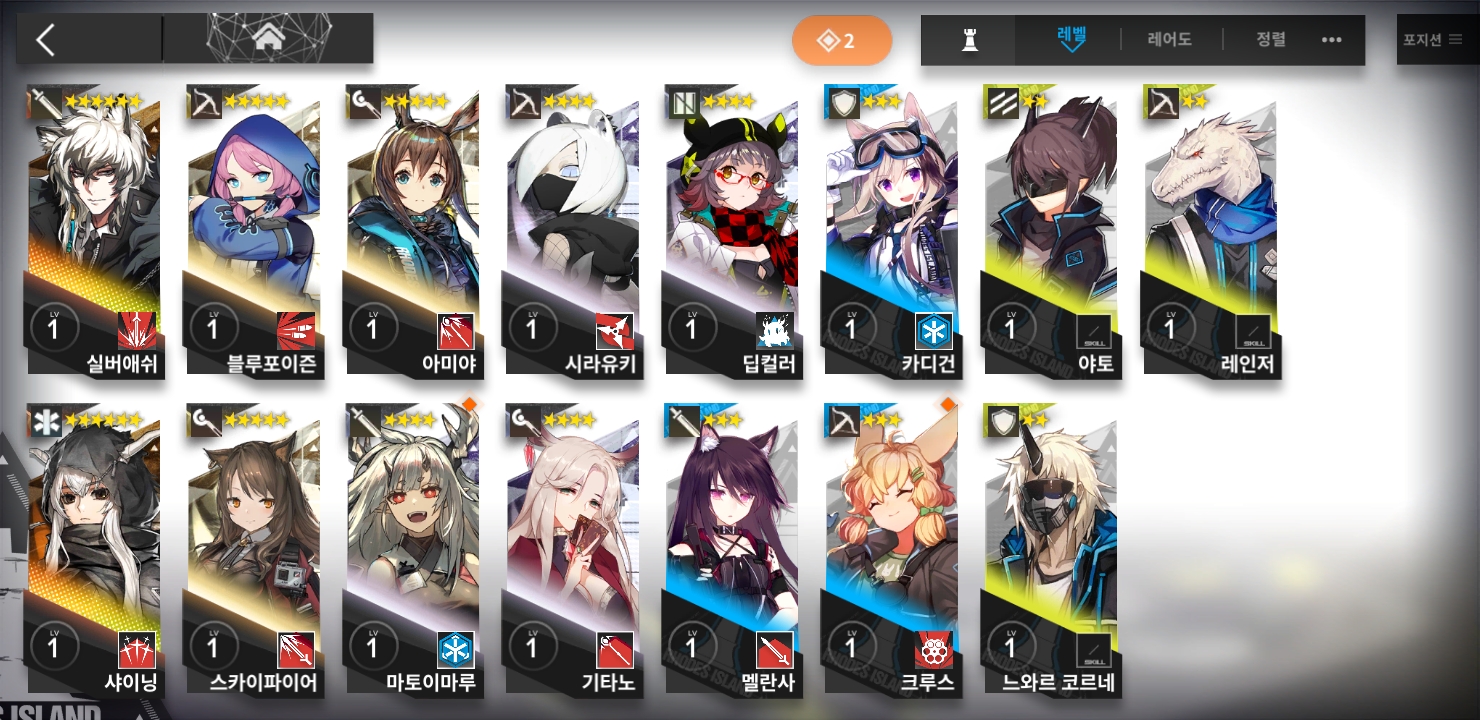Choose the 샤이닝 medic card

95,550
